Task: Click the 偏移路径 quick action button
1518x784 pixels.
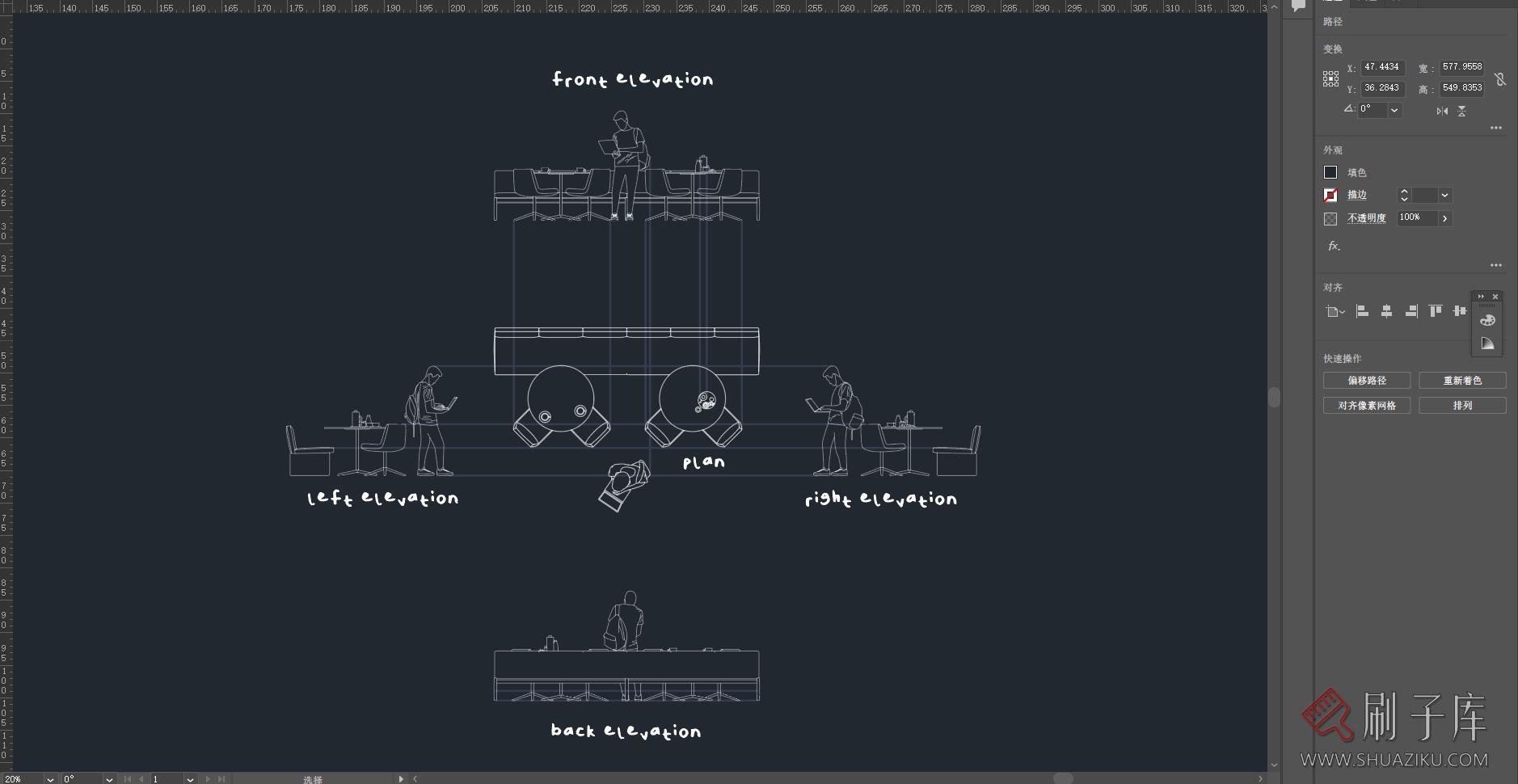Action: point(1365,381)
